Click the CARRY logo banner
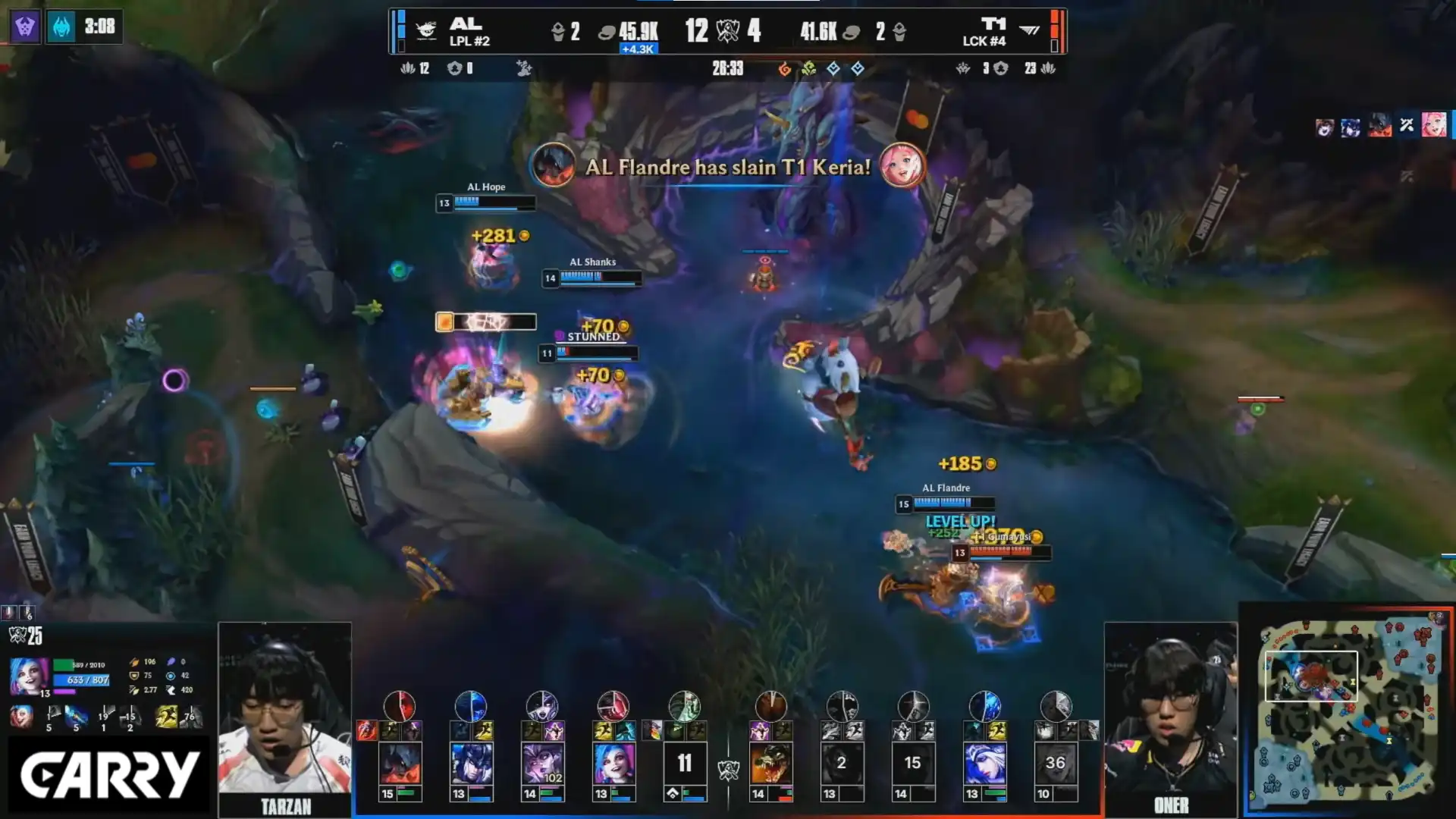The width and height of the screenshot is (1456, 819). 109,776
